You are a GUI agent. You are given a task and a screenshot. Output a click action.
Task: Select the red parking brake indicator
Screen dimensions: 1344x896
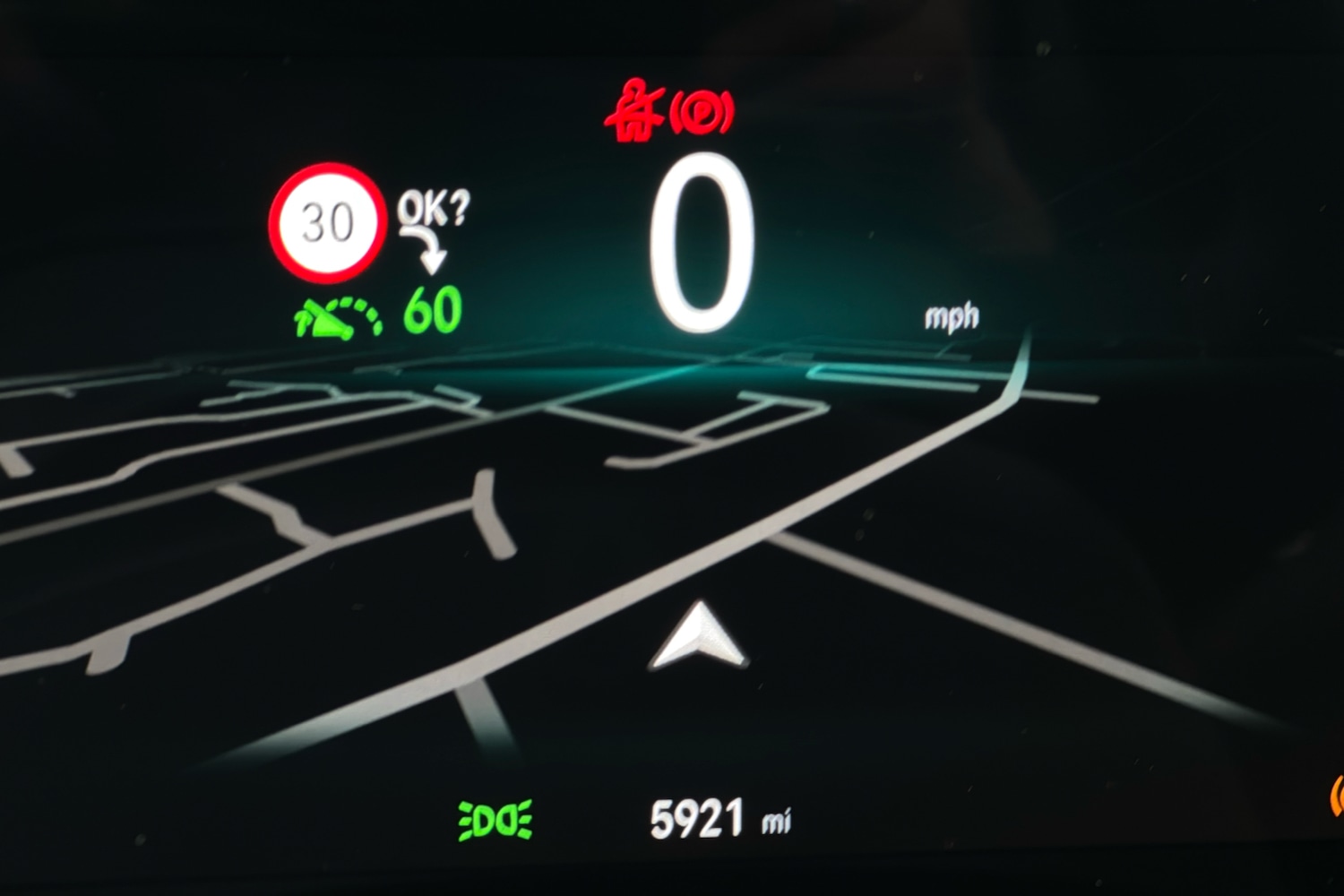[702, 113]
